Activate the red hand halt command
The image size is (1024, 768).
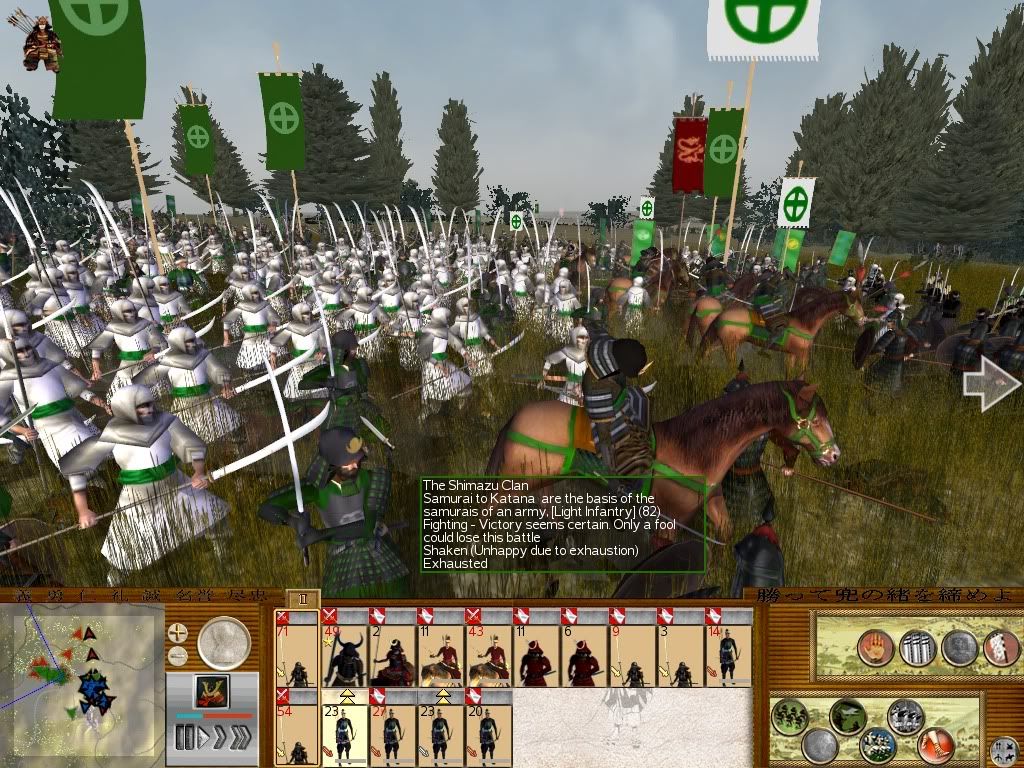(874, 647)
